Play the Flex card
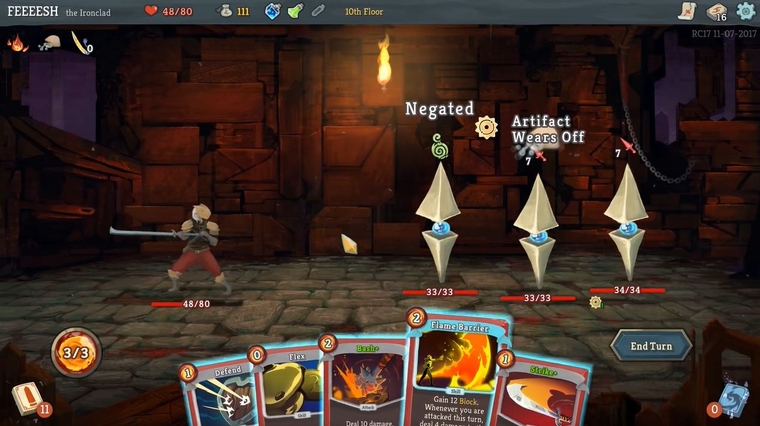 click(288, 384)
